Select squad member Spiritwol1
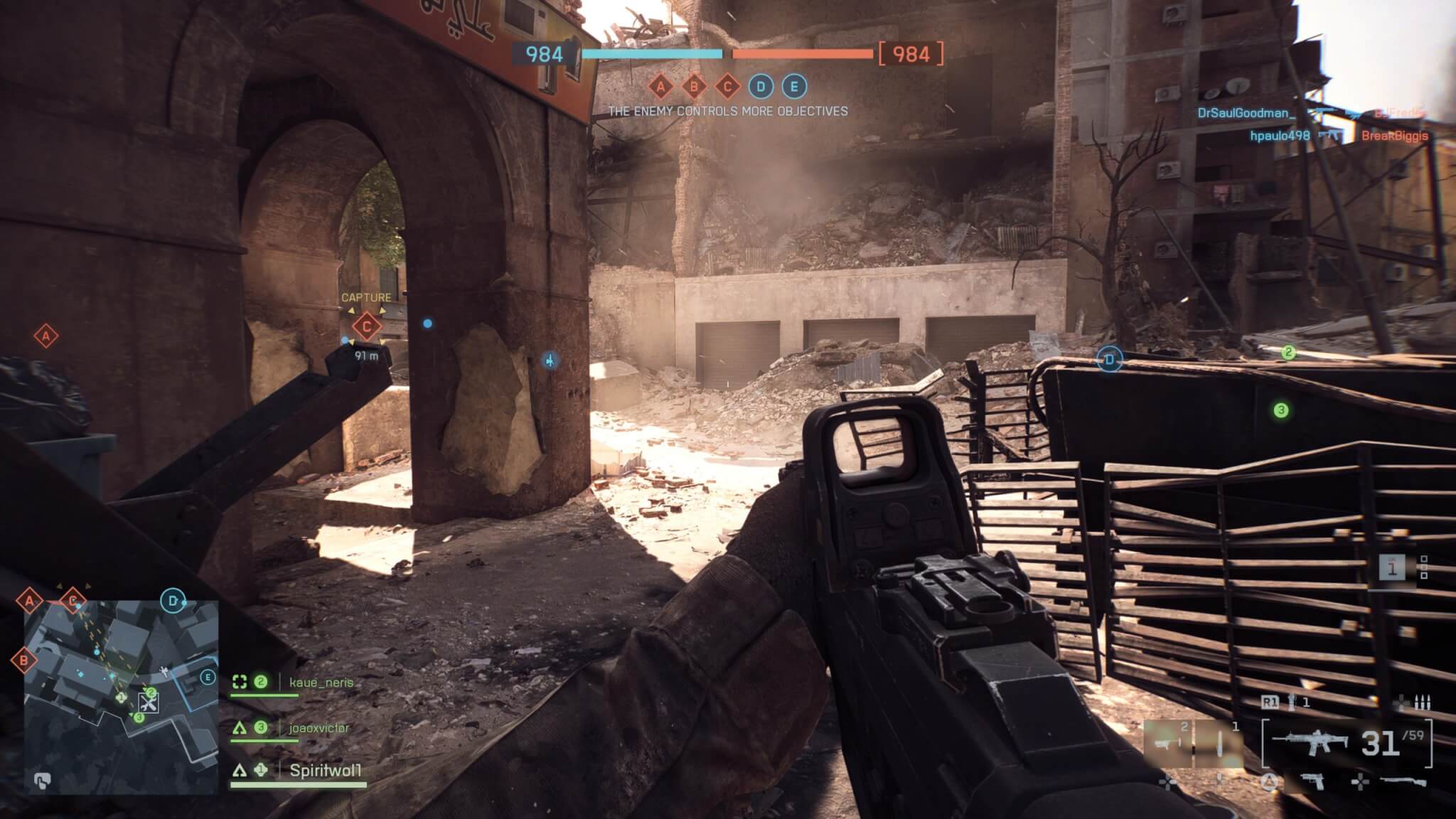This screenshot has height=819, width=1456. [x=326, y=771]
